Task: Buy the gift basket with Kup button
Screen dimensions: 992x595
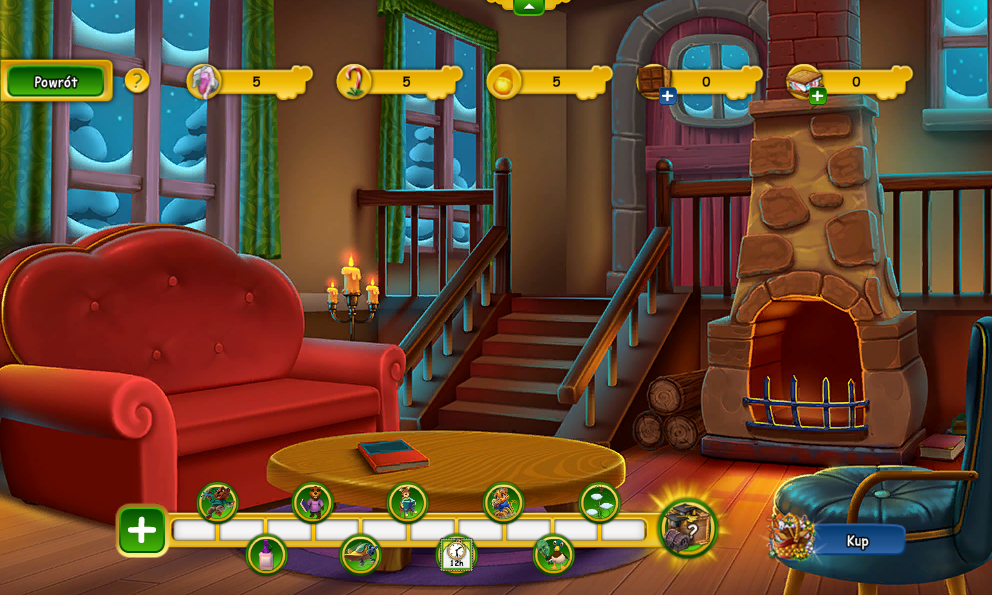Action: click(x=858, y=541)
